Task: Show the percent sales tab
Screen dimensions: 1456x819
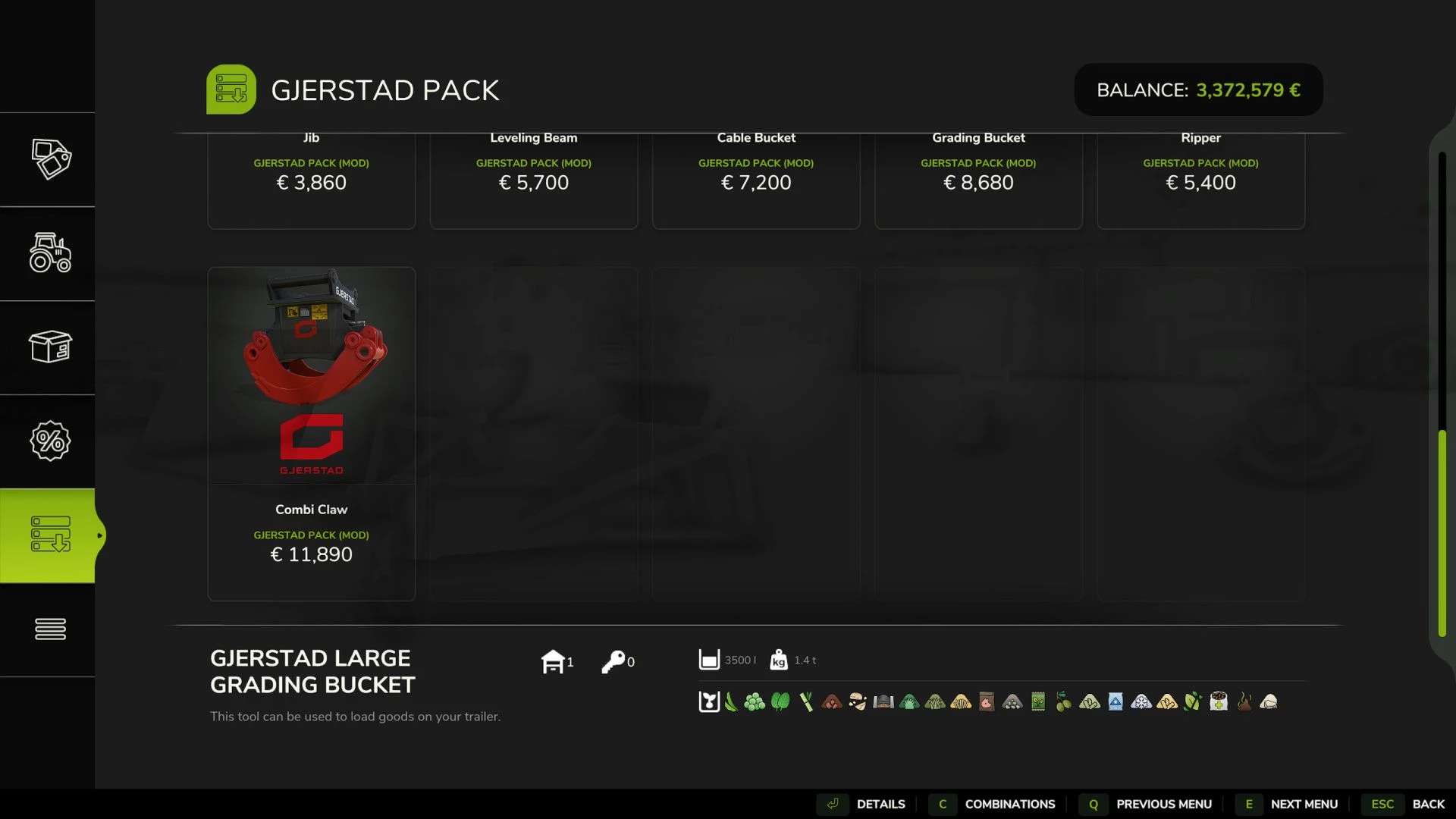Action: [x=50, y=441]
